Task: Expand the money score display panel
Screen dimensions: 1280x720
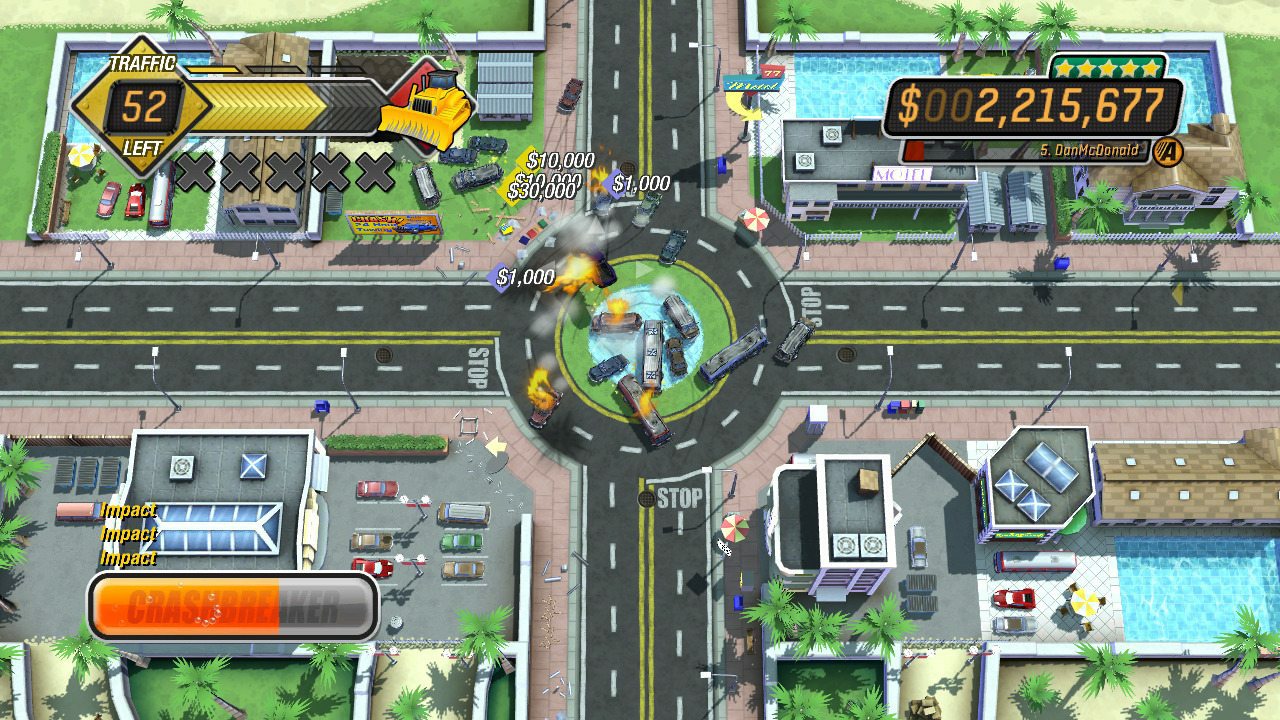Action: (1030, 104)
